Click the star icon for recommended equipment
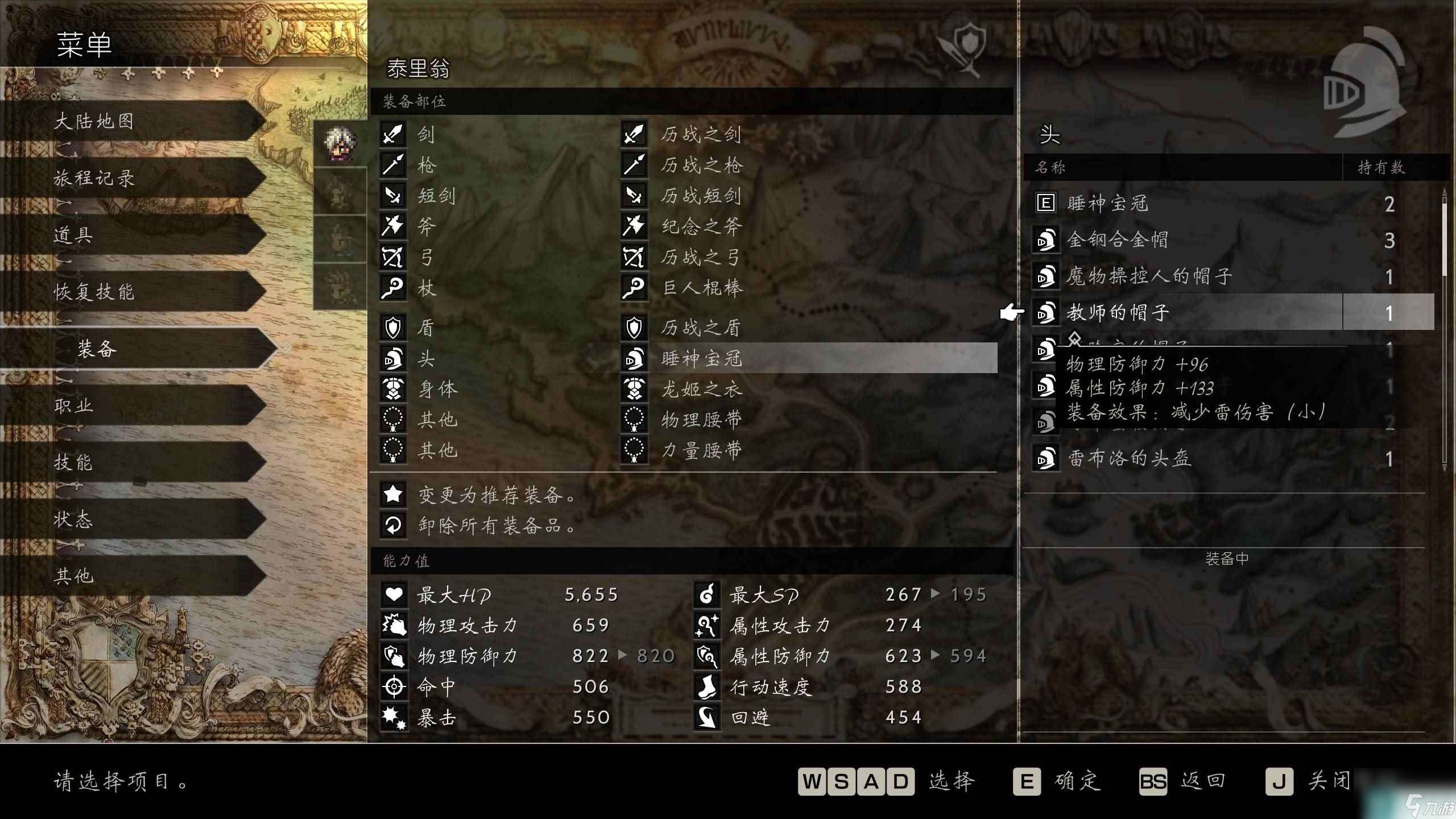The width and height of the screenshot is (1456, 819). (392, 495)
